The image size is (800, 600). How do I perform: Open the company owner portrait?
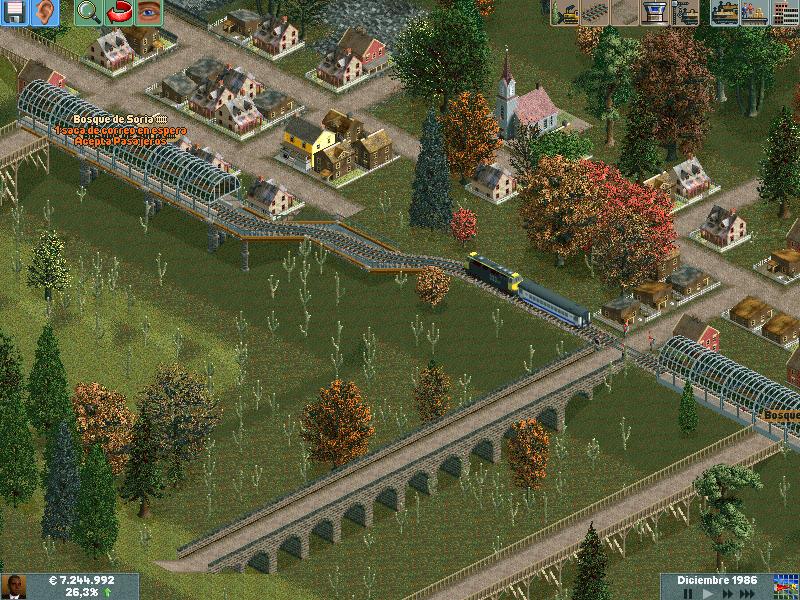click(x=13, y=586)
